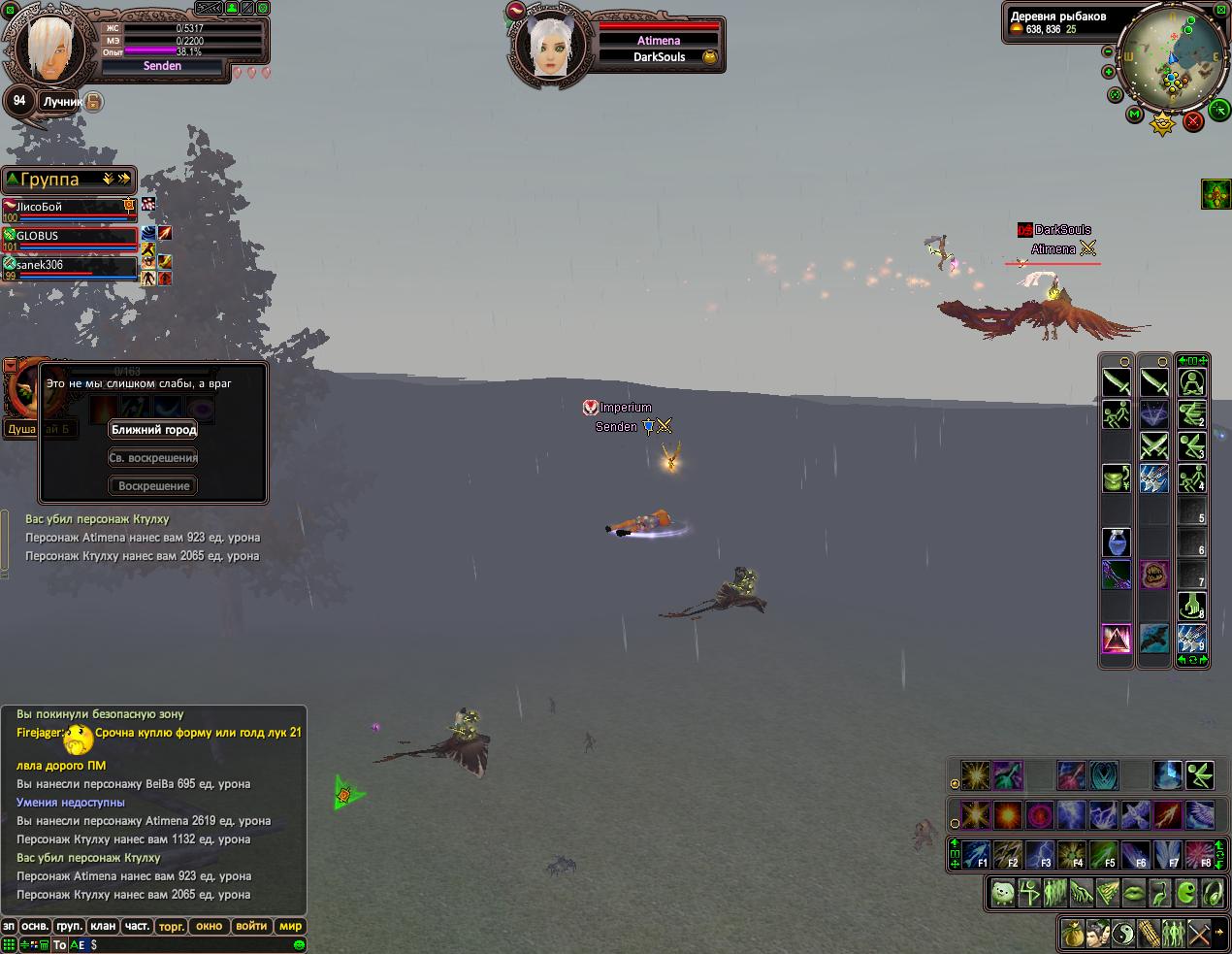Open the green smiley emoticon picker
The height and width of the screenshot is (954, 1232).
pyautogui.click(x=299, y=944)
